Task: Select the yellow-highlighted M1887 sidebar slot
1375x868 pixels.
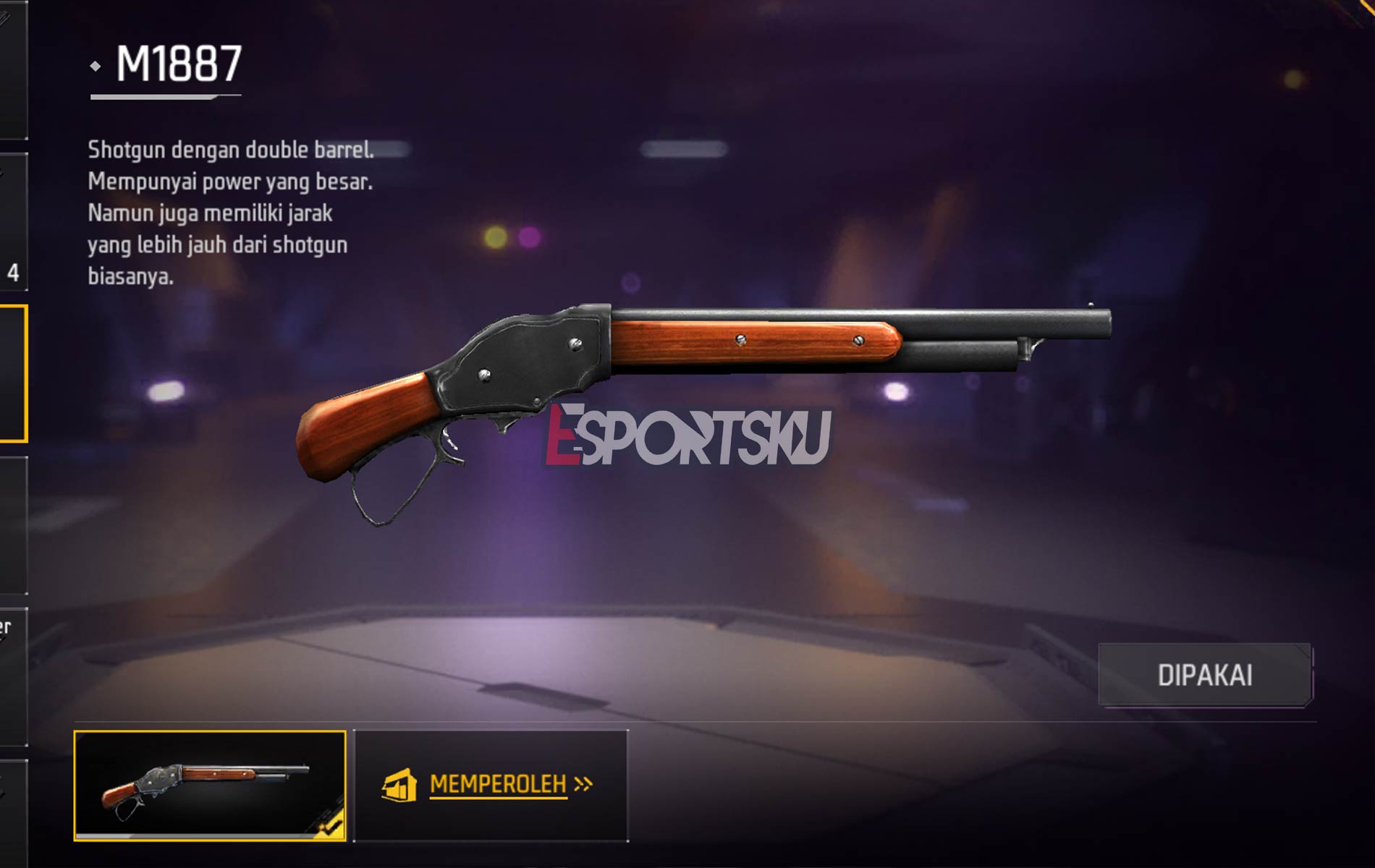Action: click(x=13, y=369)
